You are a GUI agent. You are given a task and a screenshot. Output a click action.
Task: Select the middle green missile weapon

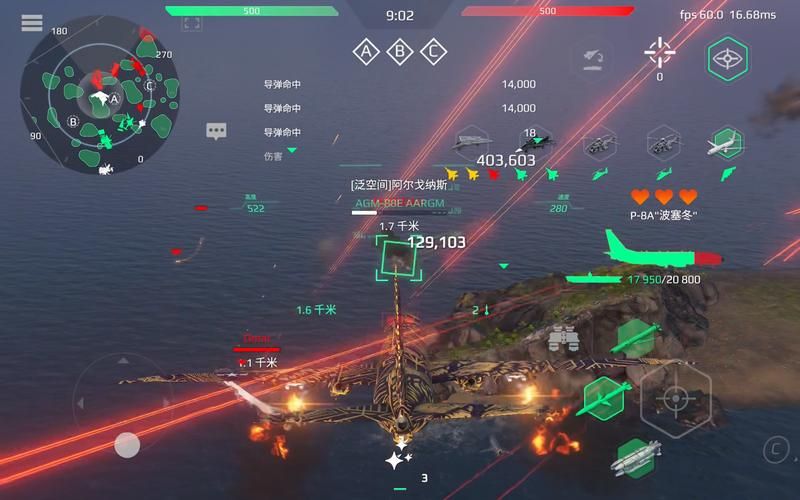[603, 397]
